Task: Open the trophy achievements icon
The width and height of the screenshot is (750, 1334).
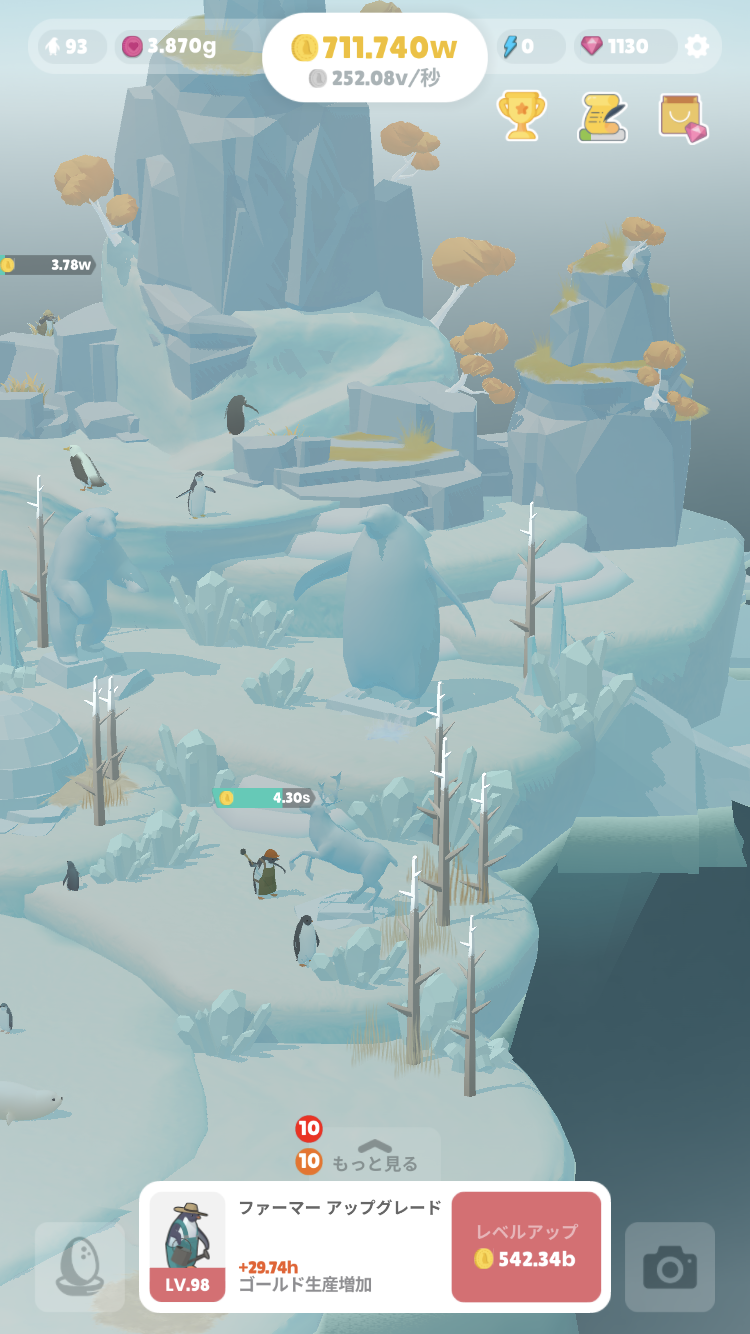Action: coord(522,116)
